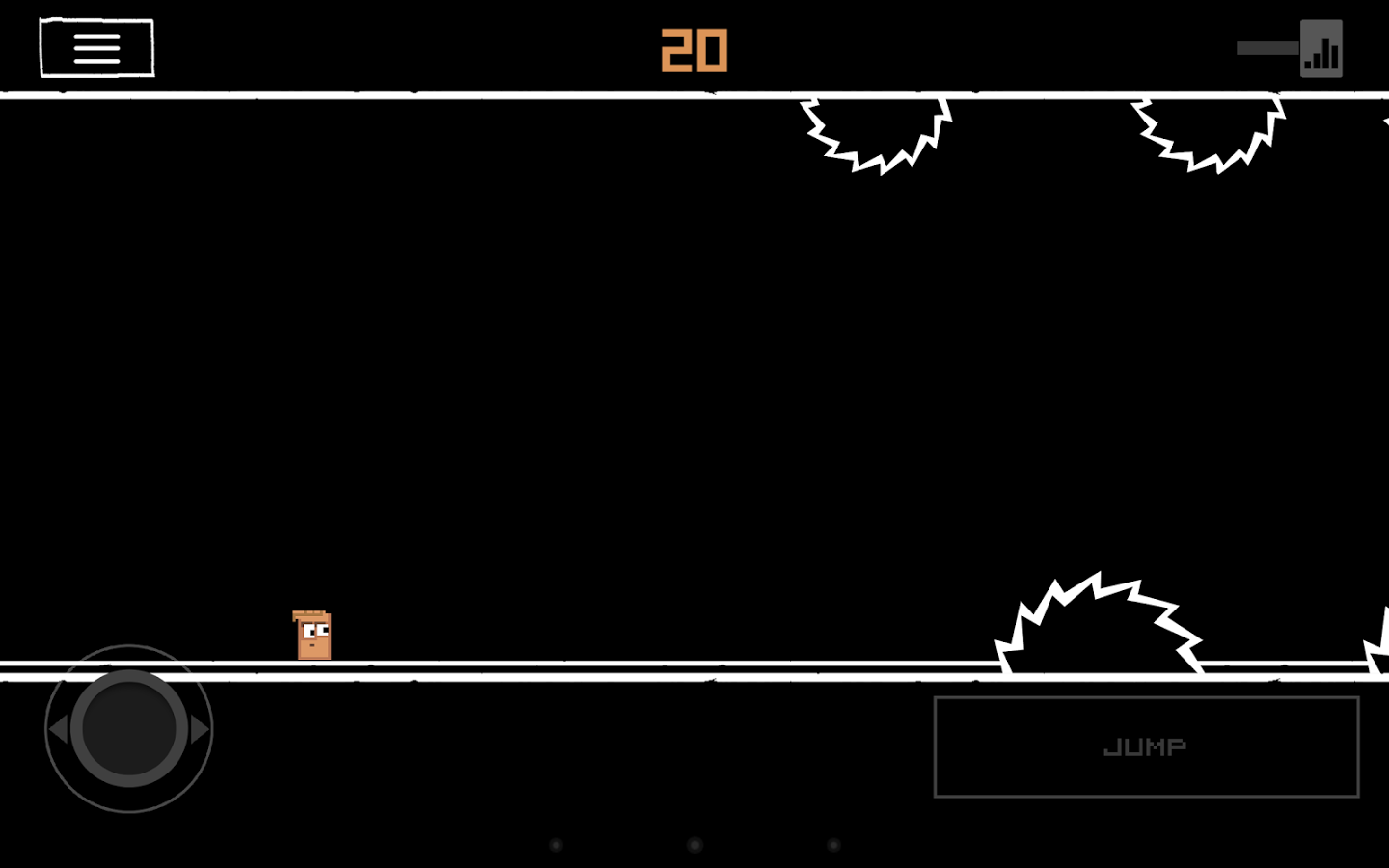Click the leftmost navigation dot
This screenshot has height=868, width=1389.
coord(556,844)
